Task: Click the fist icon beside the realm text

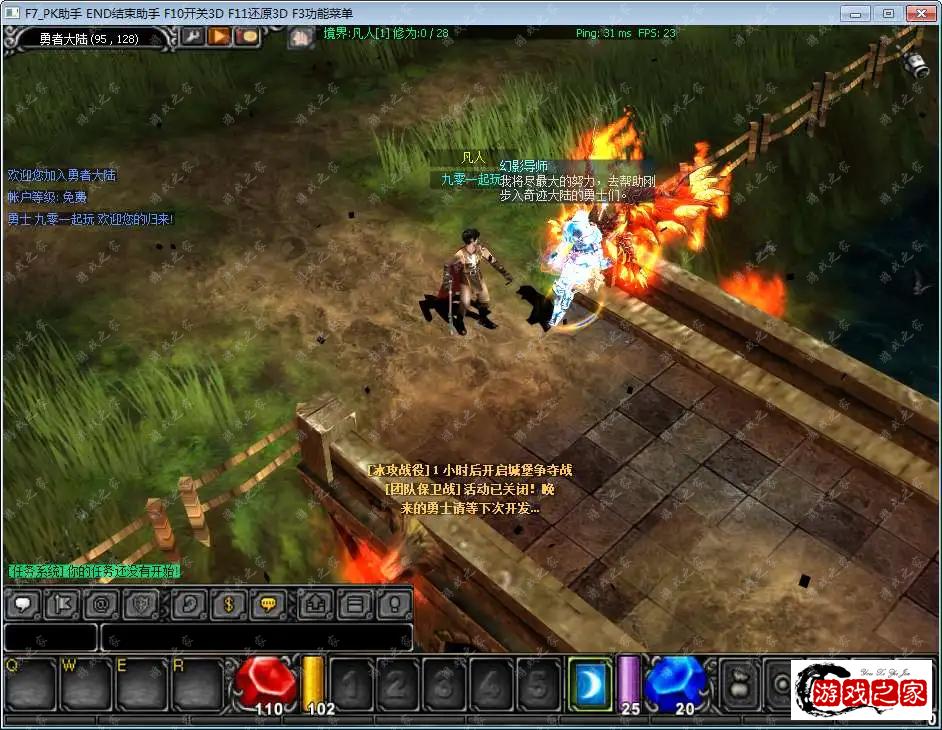Action: (301, 38)
